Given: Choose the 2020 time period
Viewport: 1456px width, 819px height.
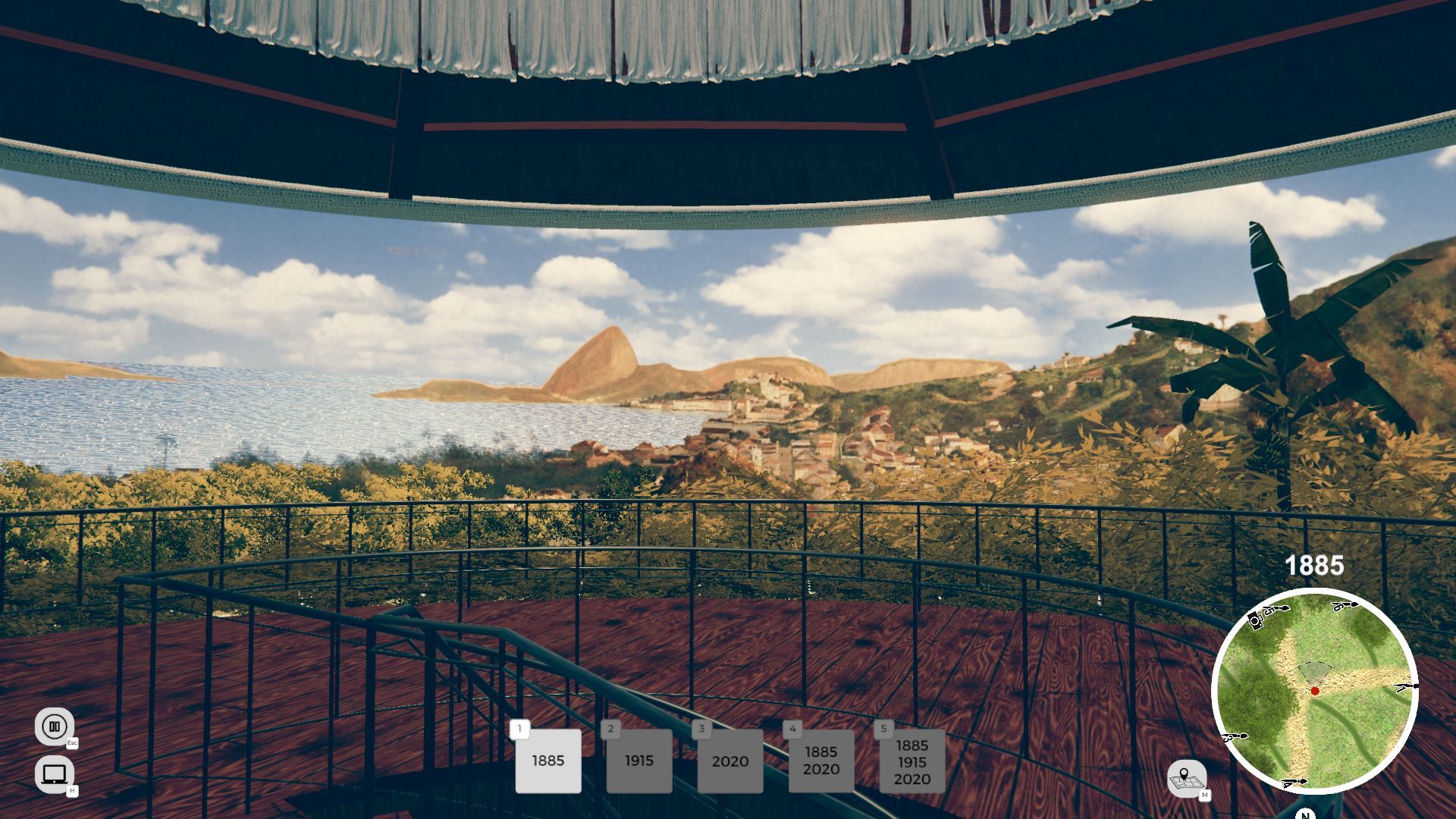Looking at the screenshot, I should pos(730,761).
